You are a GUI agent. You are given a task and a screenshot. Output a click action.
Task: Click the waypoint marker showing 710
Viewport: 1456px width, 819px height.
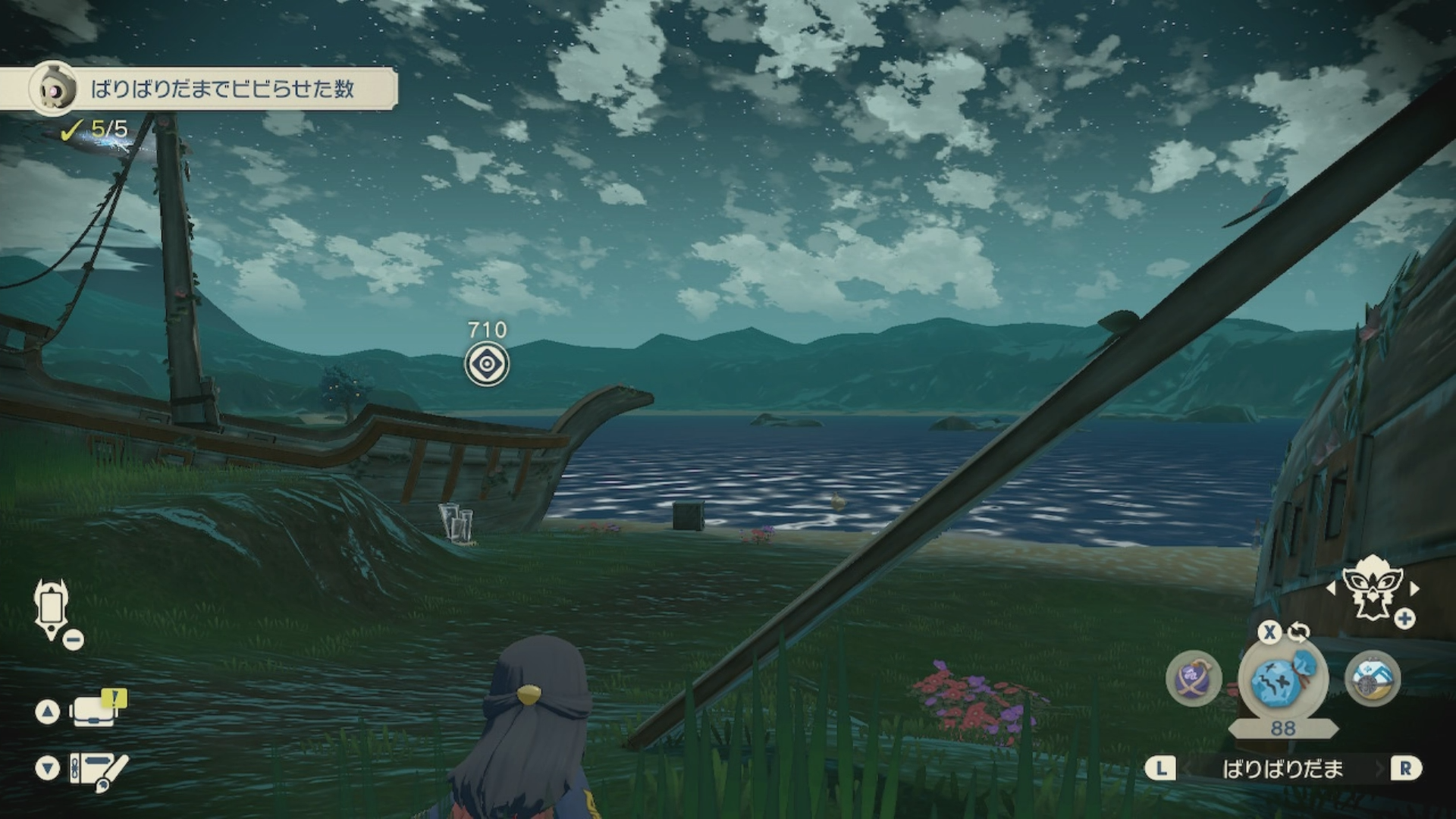point(487,364)
